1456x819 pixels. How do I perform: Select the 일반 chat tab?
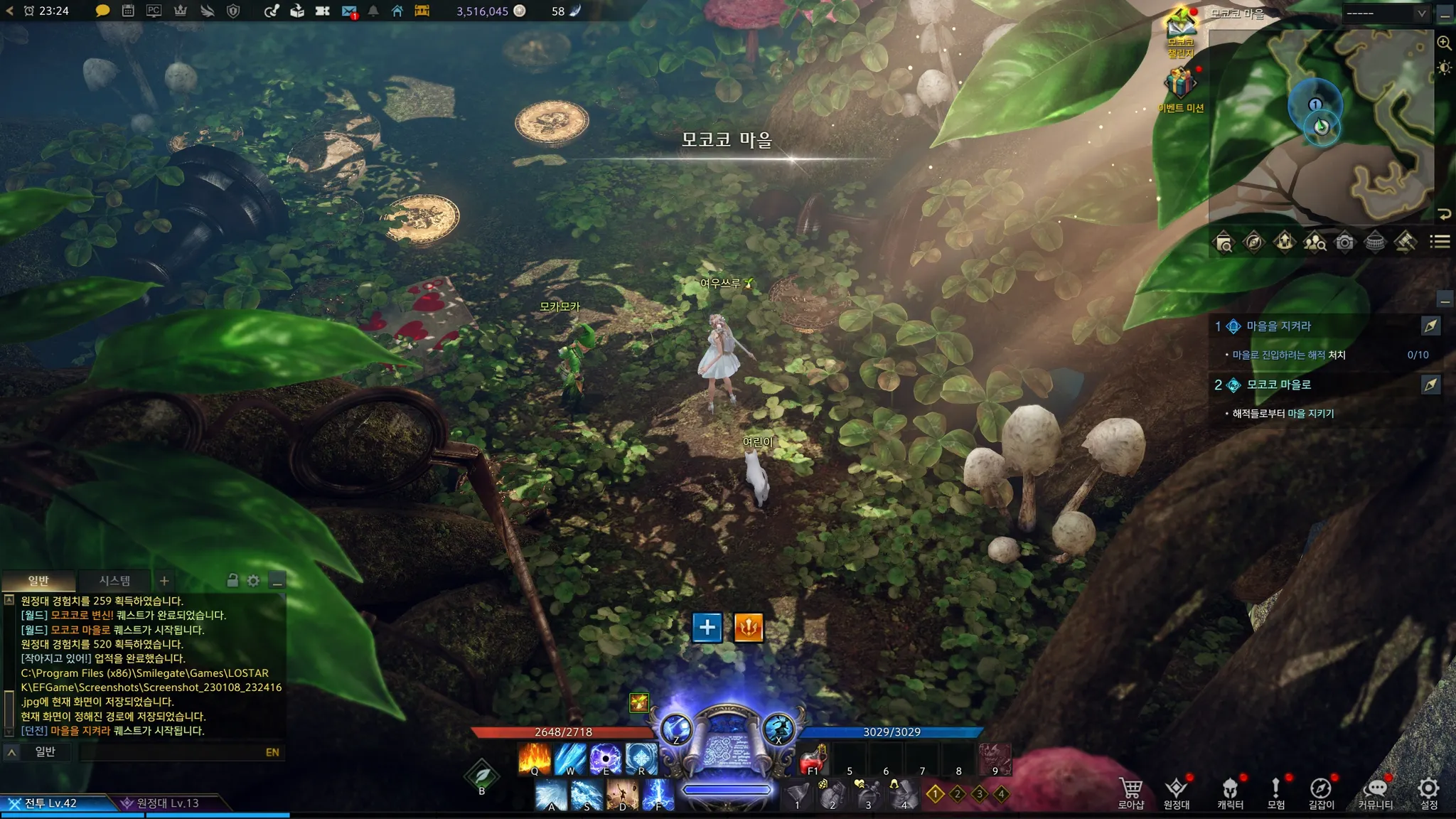click(38, 581)
